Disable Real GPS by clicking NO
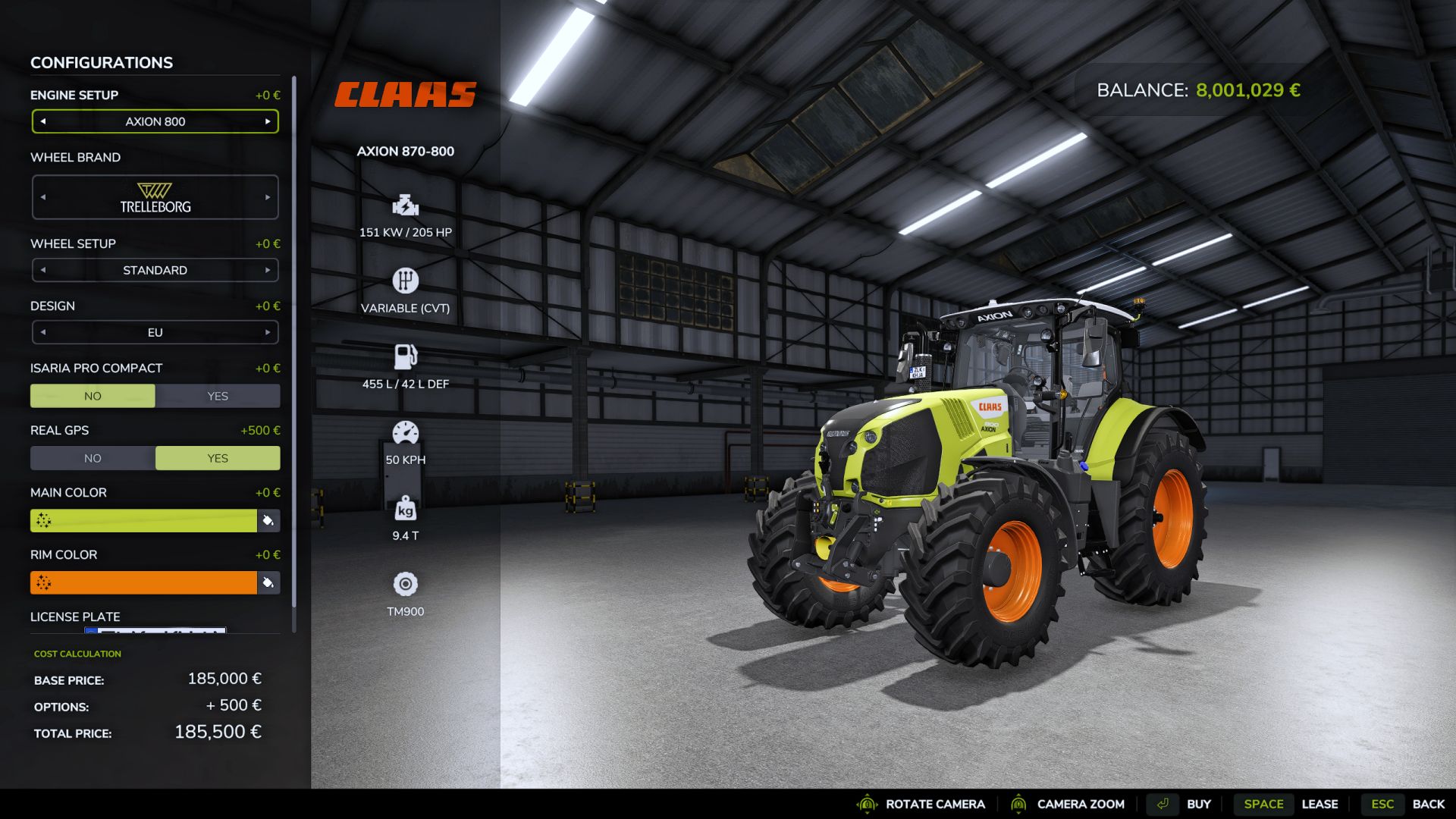The height and width of the screenshot is (819, 1456). point(93,458)
